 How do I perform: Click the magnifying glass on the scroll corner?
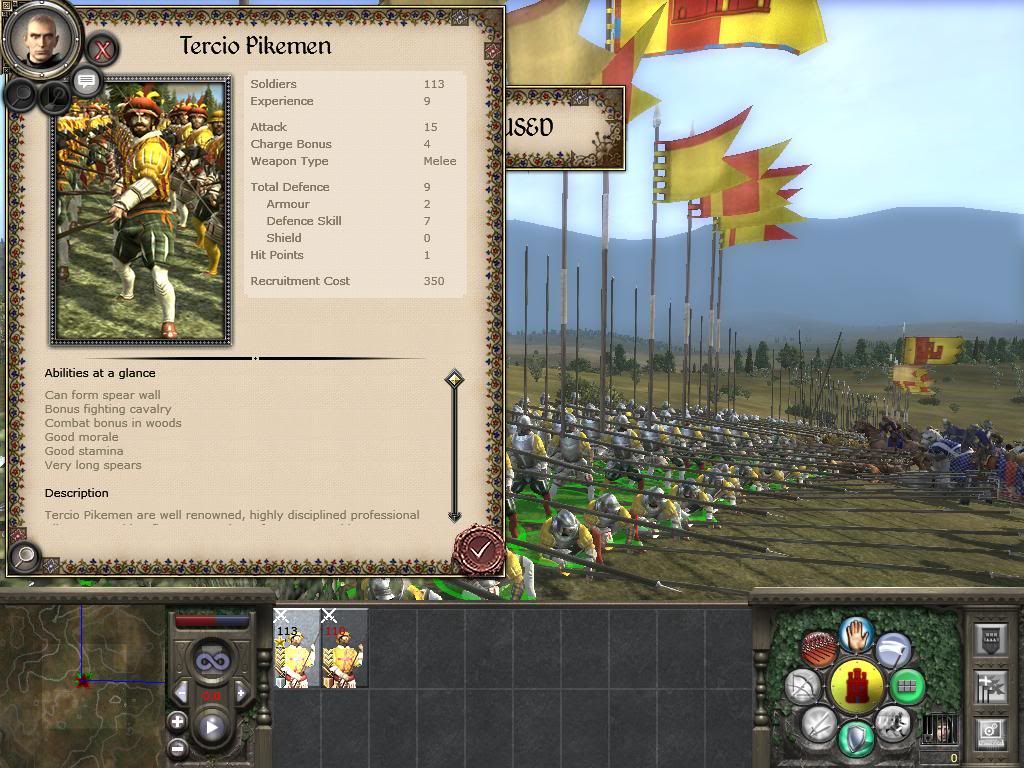click(25, 555)
